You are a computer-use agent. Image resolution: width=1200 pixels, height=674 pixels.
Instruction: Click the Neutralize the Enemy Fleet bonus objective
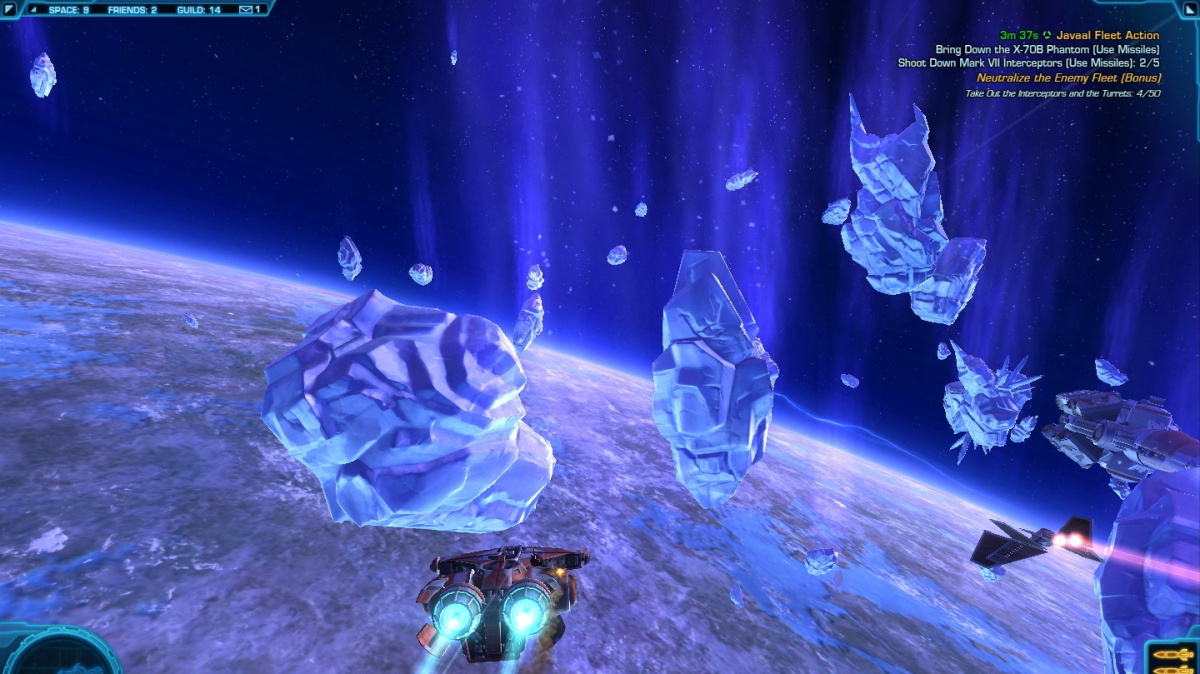pyautogui.click(x=1068, y=77)
